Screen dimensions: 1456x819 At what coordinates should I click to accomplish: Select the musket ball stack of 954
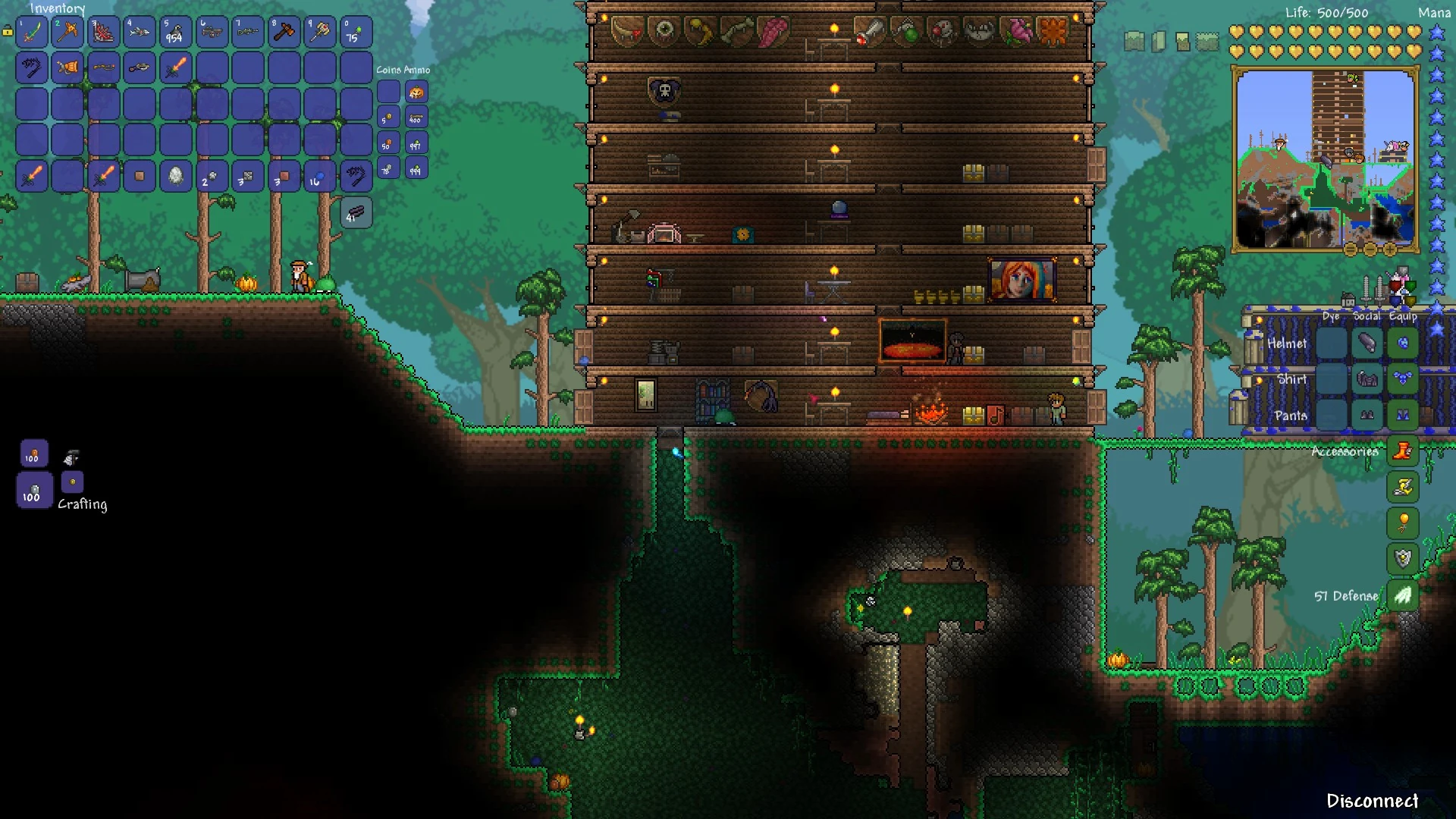(176, 32)
